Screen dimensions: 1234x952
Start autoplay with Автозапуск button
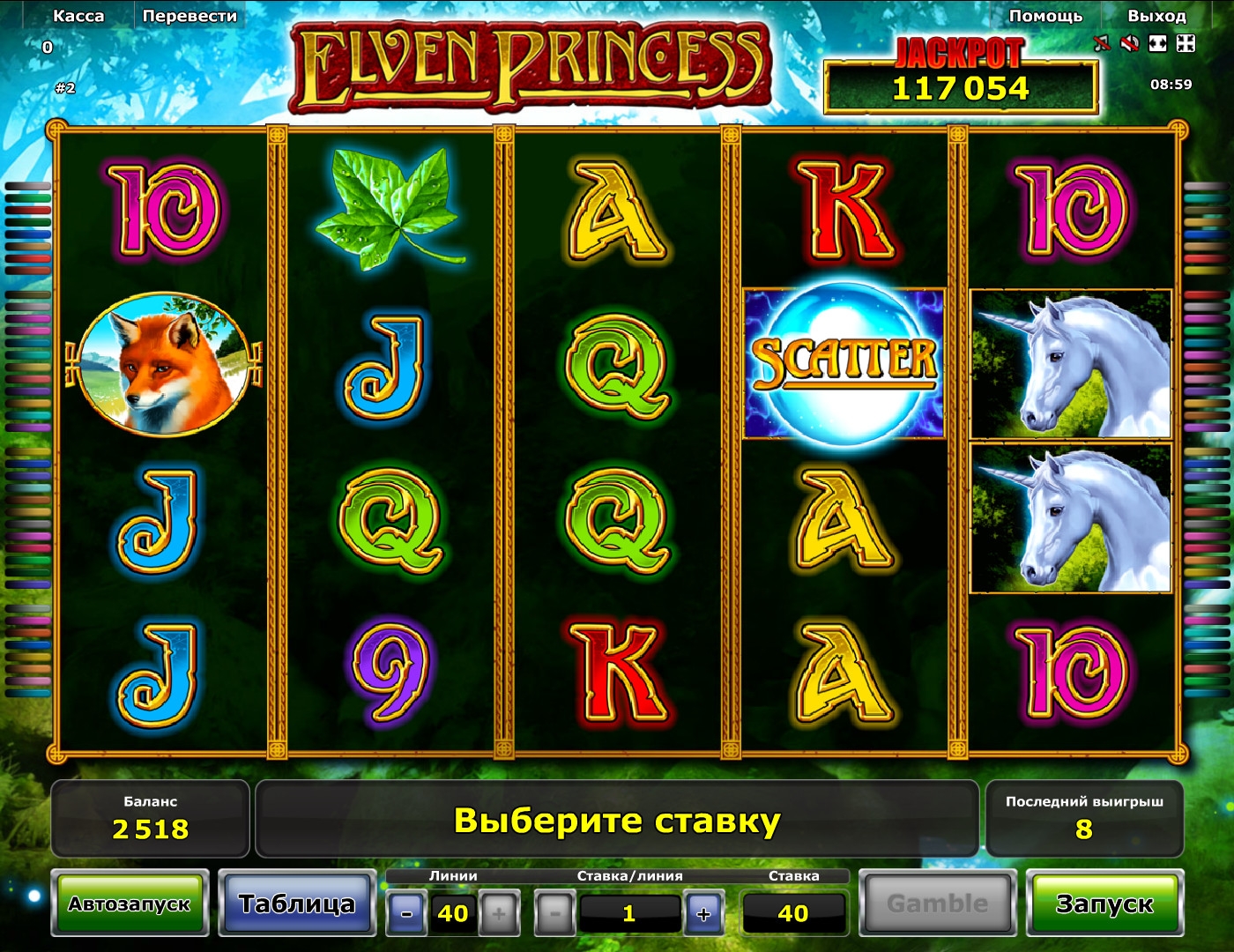(130, 904)
